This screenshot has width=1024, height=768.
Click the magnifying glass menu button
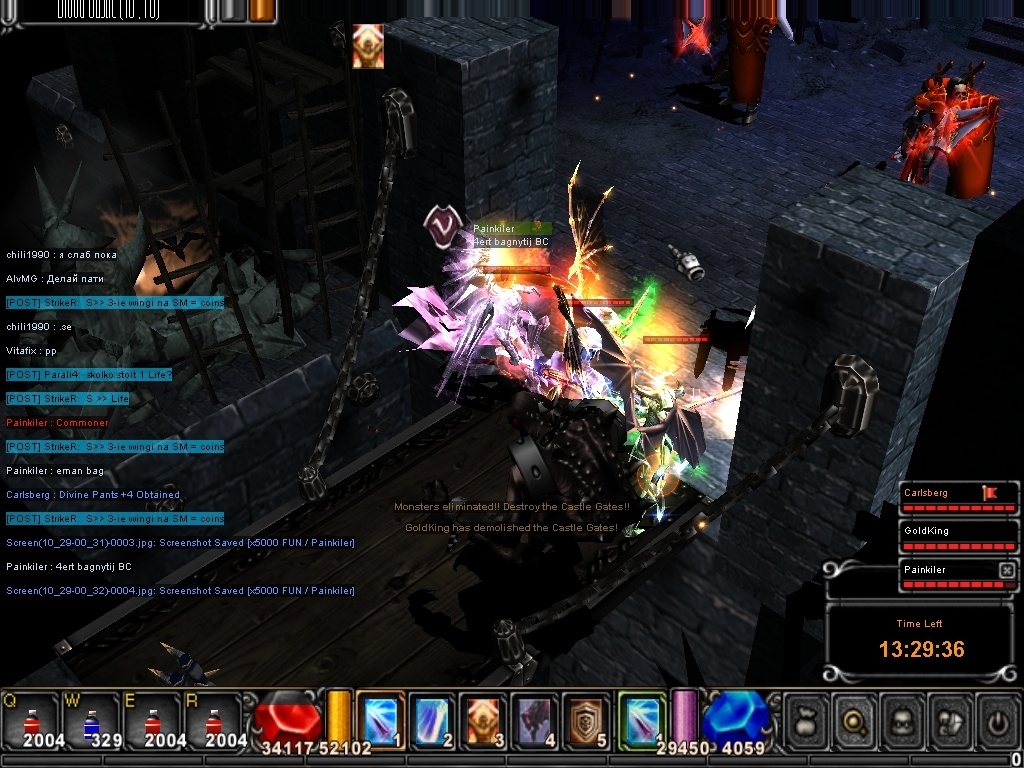tap(856, 719)
